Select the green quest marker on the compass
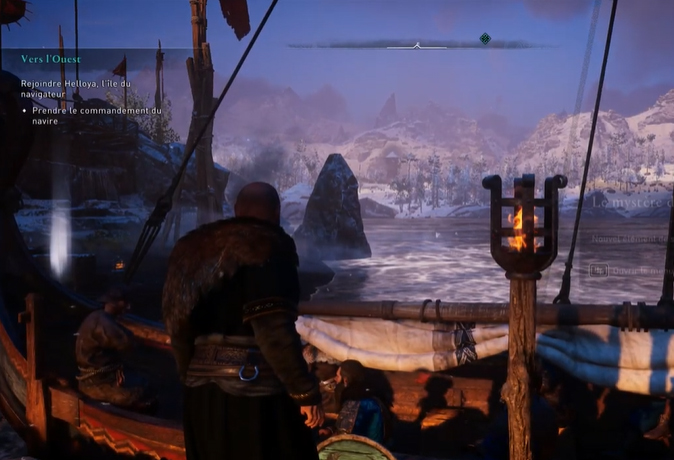This screenshot has height=460, width=674. click(x=485, y=39)
